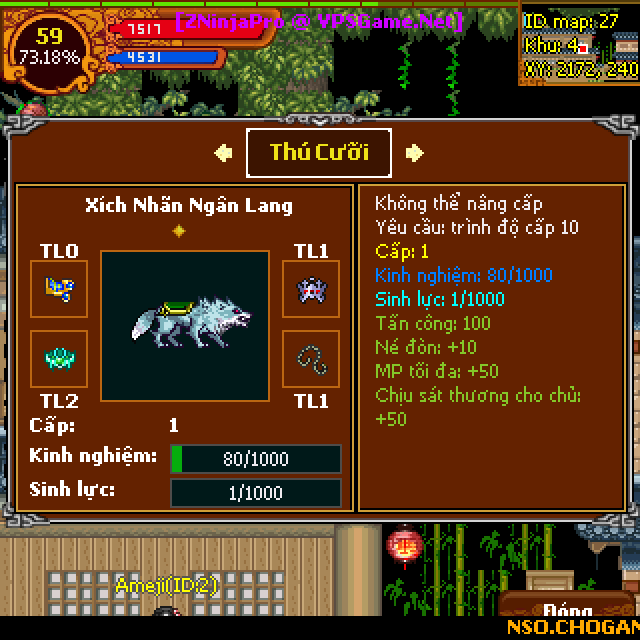Select the TL0 blue-gold mount equipment slot
This screenshot has width=640, height=640.
click(59, 289)
